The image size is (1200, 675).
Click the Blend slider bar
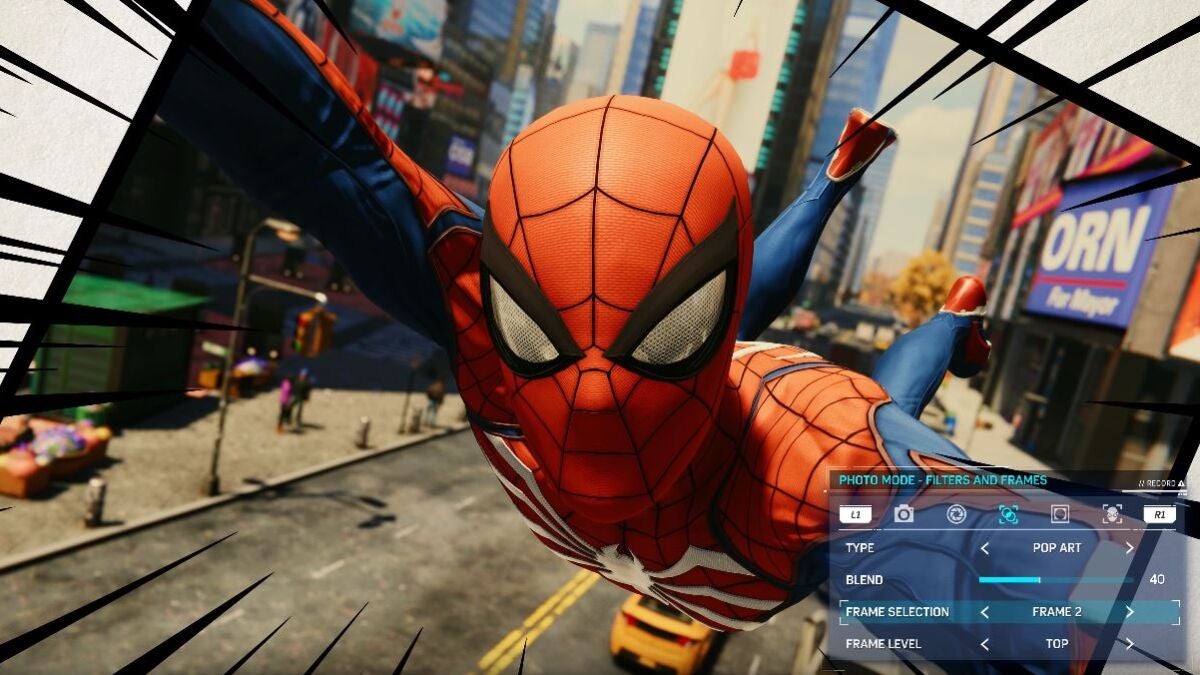pos(1055,580)
